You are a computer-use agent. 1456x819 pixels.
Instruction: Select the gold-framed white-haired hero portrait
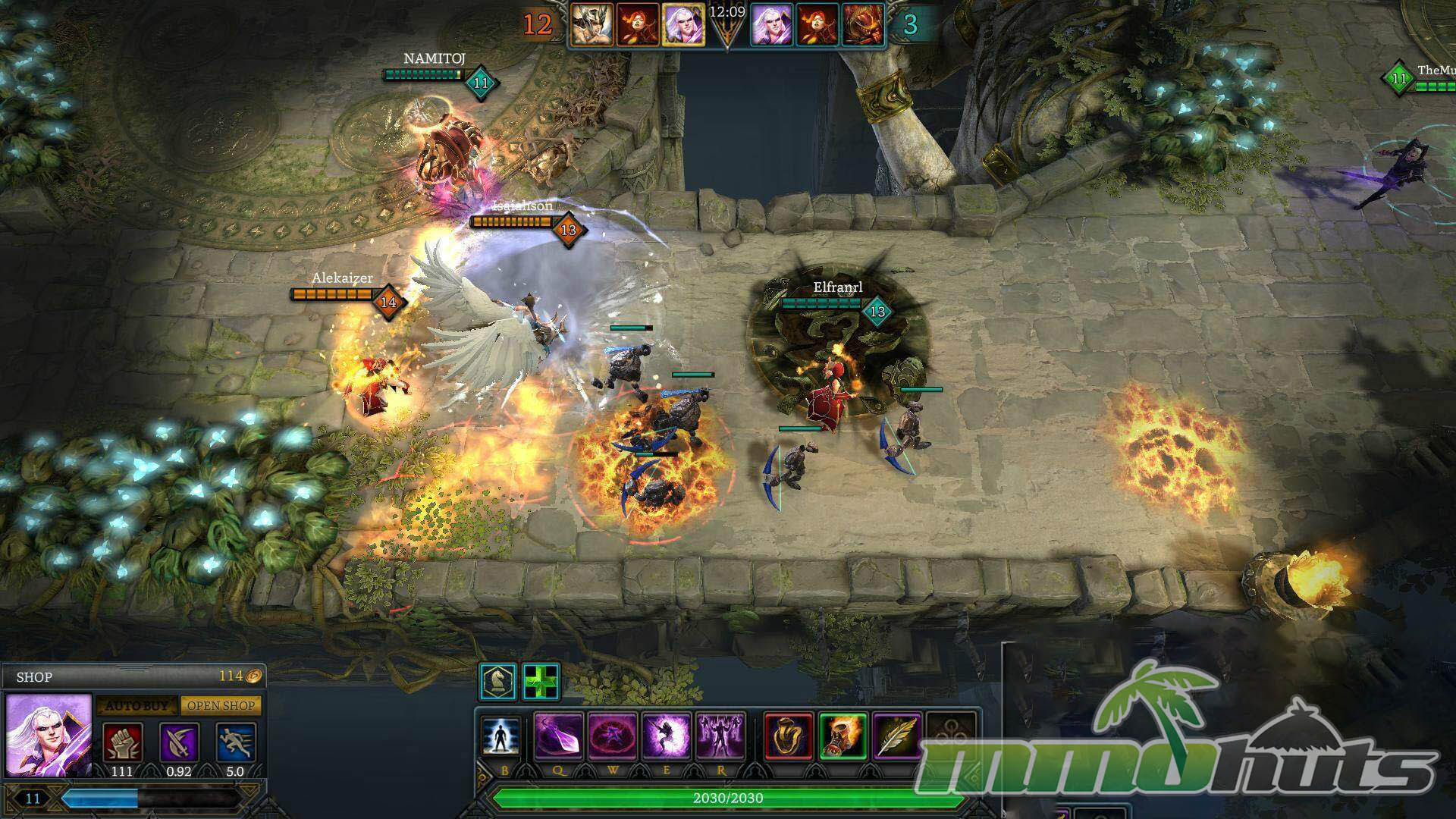coord(683,24)
